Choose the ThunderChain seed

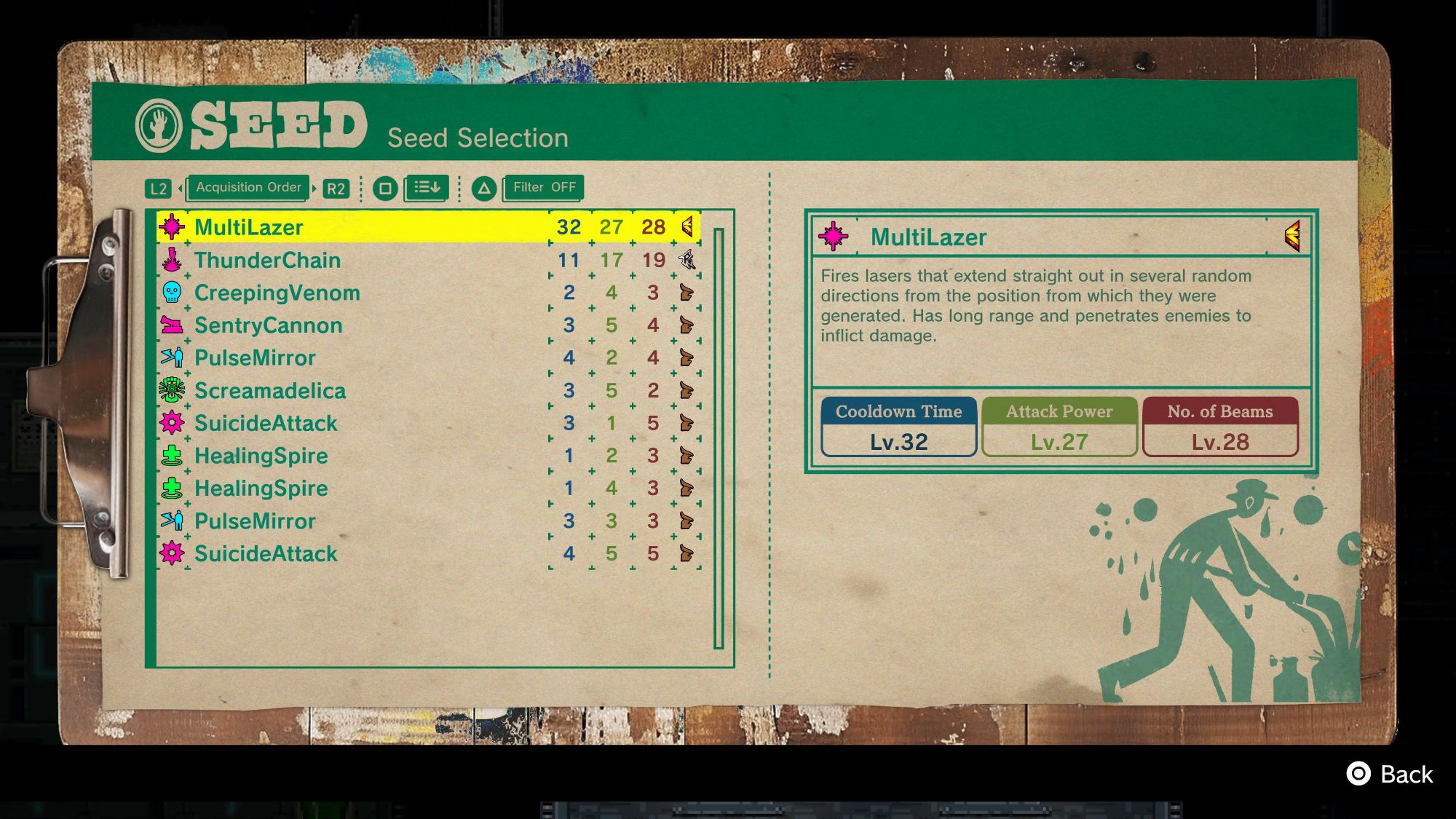(428, 260)
